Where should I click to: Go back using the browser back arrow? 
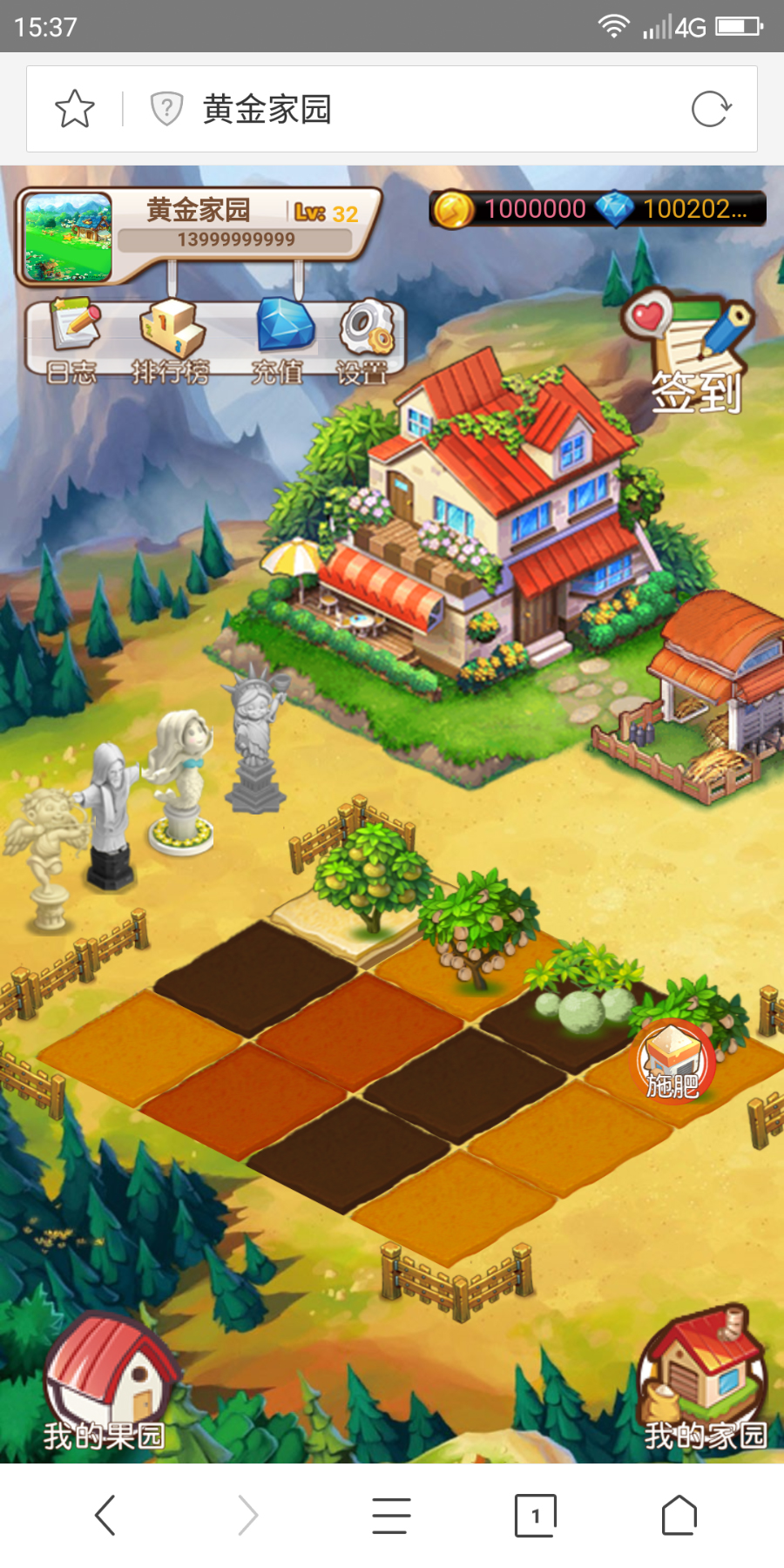(x=105, y=1516)
